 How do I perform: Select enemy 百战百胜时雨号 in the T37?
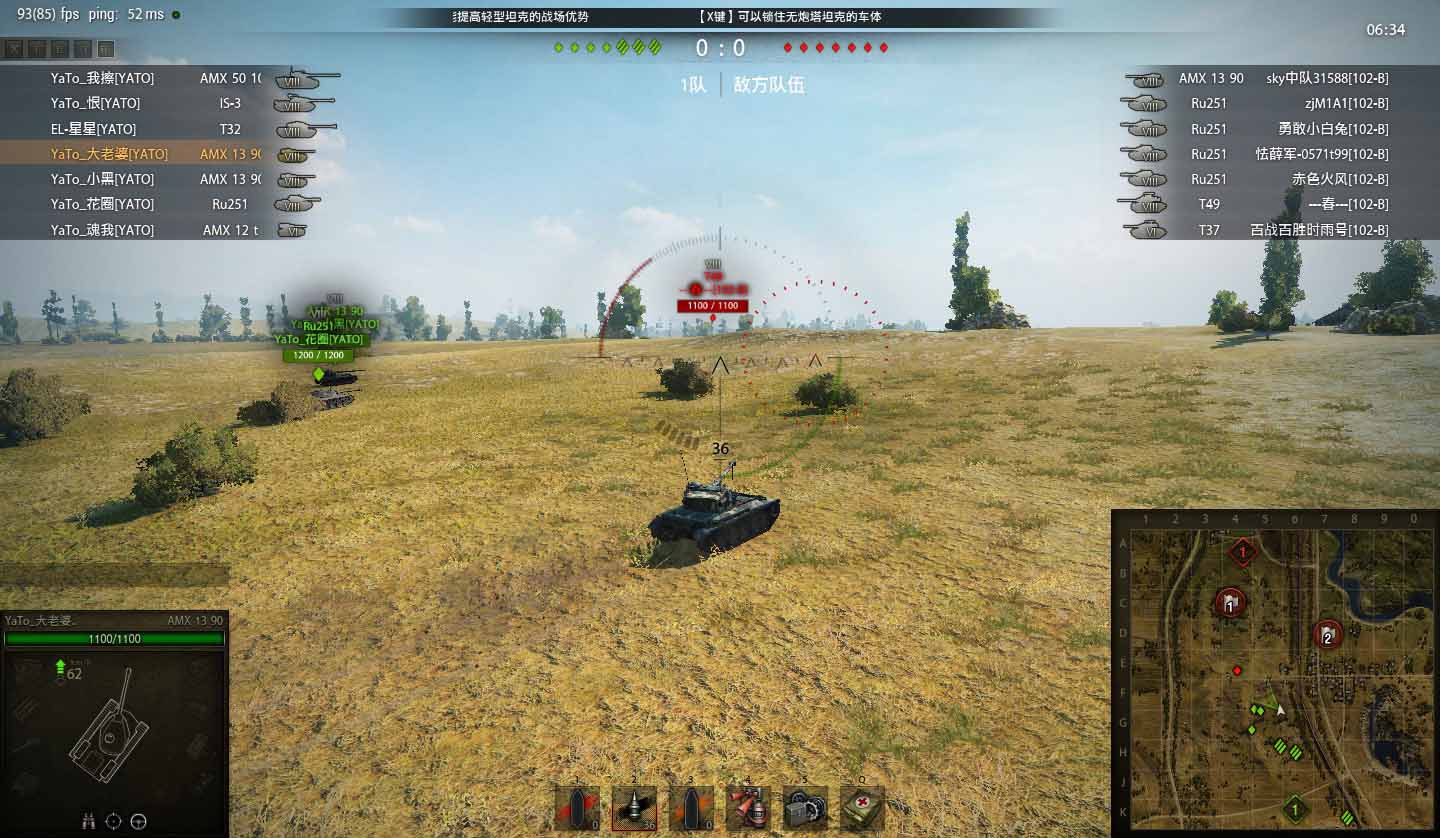click(x=1318, y=230)
